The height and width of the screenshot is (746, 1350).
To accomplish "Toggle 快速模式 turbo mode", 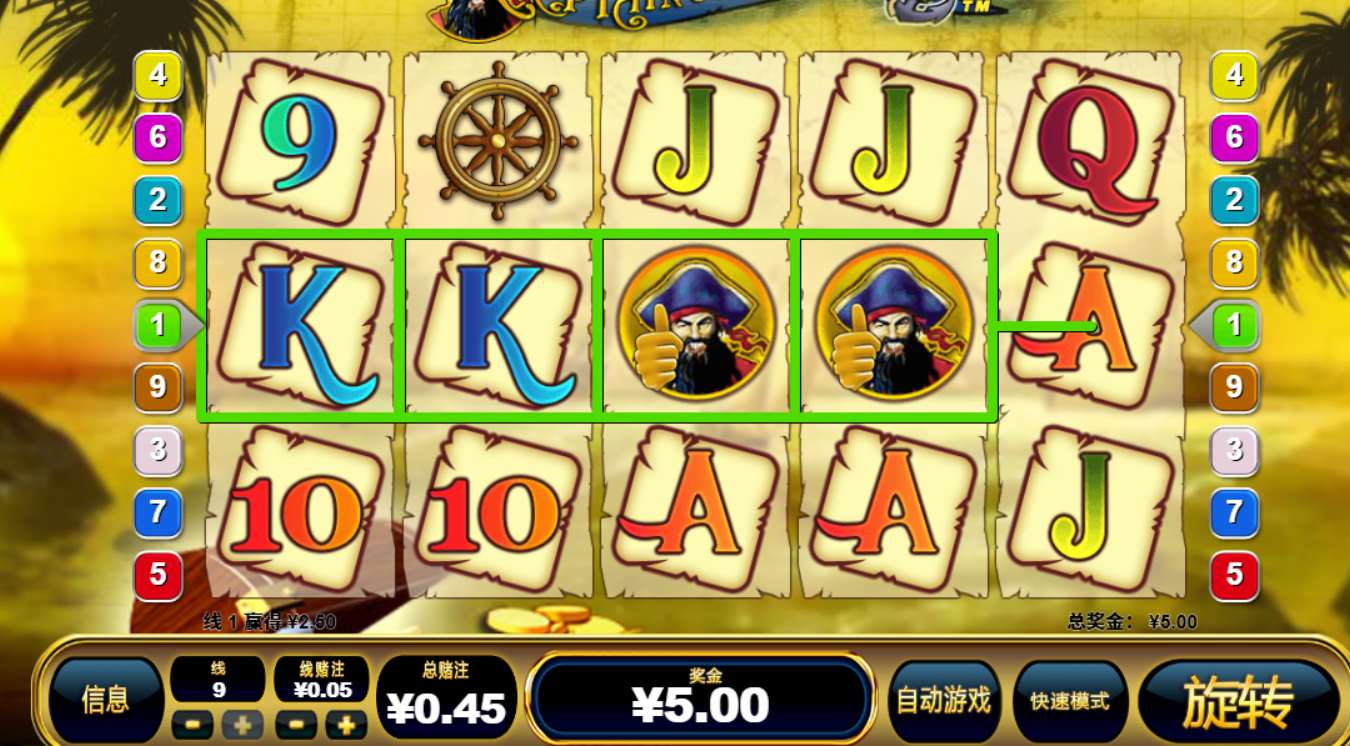I will [1069, 701].
